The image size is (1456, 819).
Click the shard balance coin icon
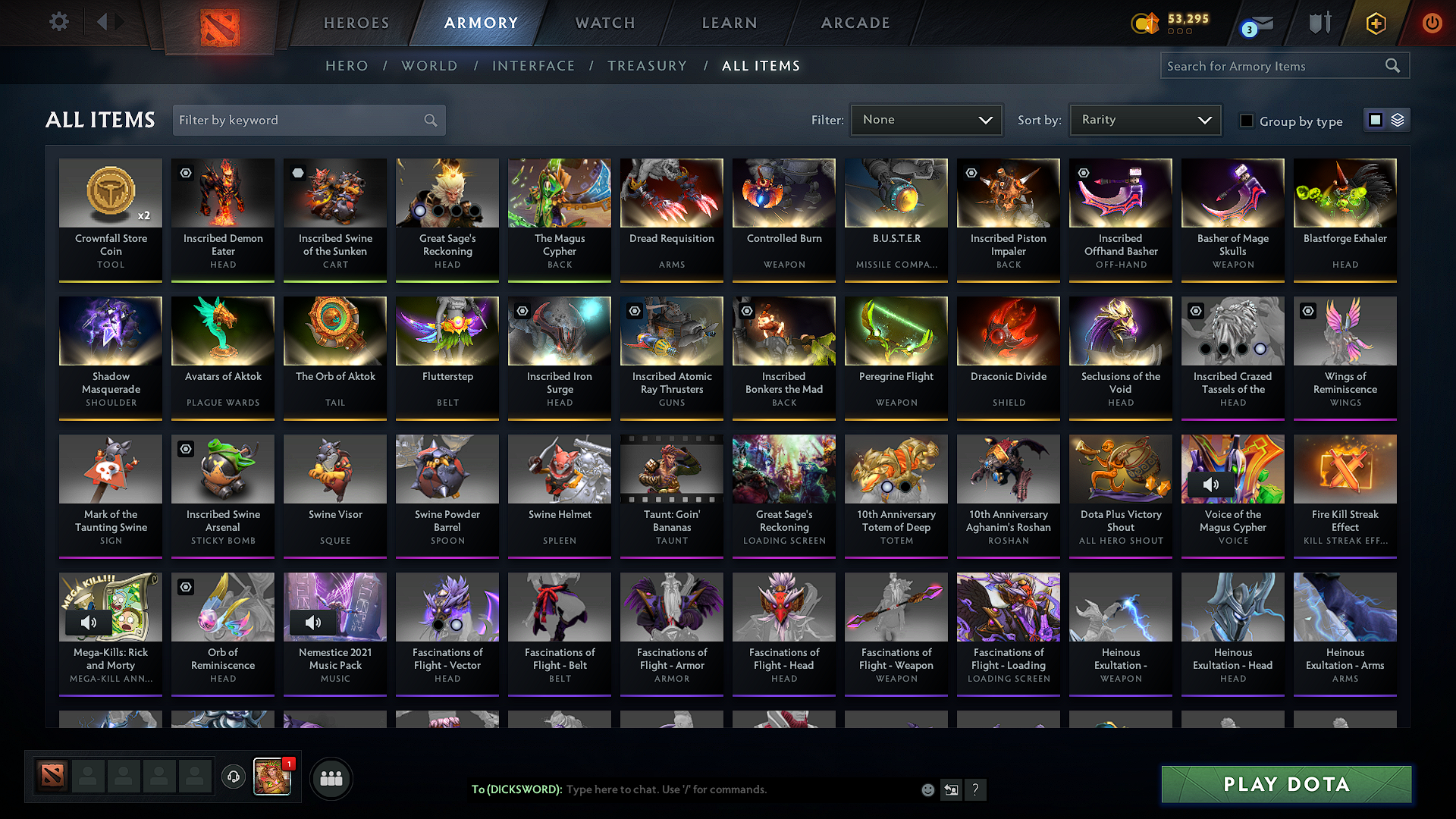pyautogui.click(x=1145, y=23)
